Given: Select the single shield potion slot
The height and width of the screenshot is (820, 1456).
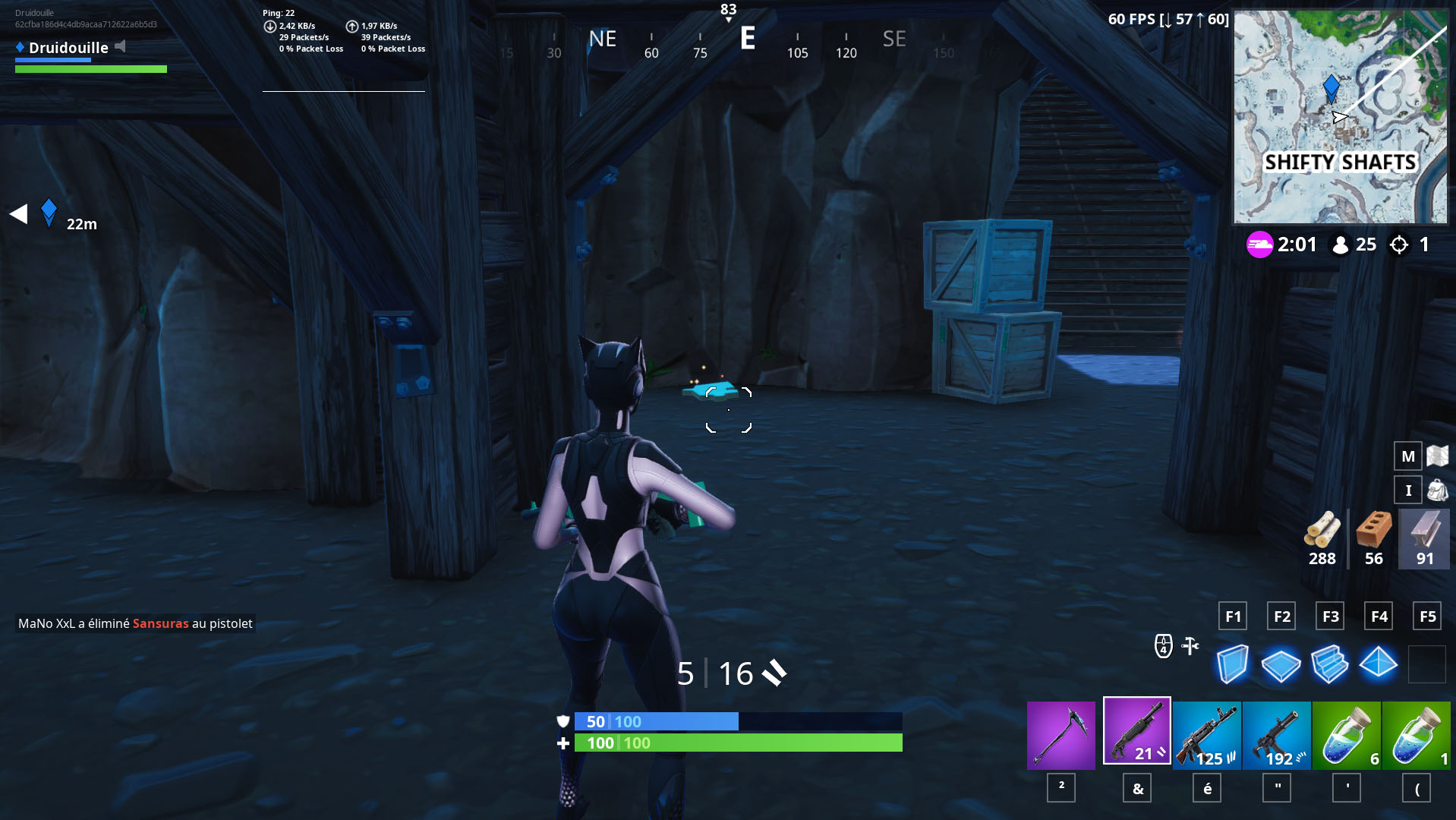Looking at the screenshot, I should (1417, 735).
